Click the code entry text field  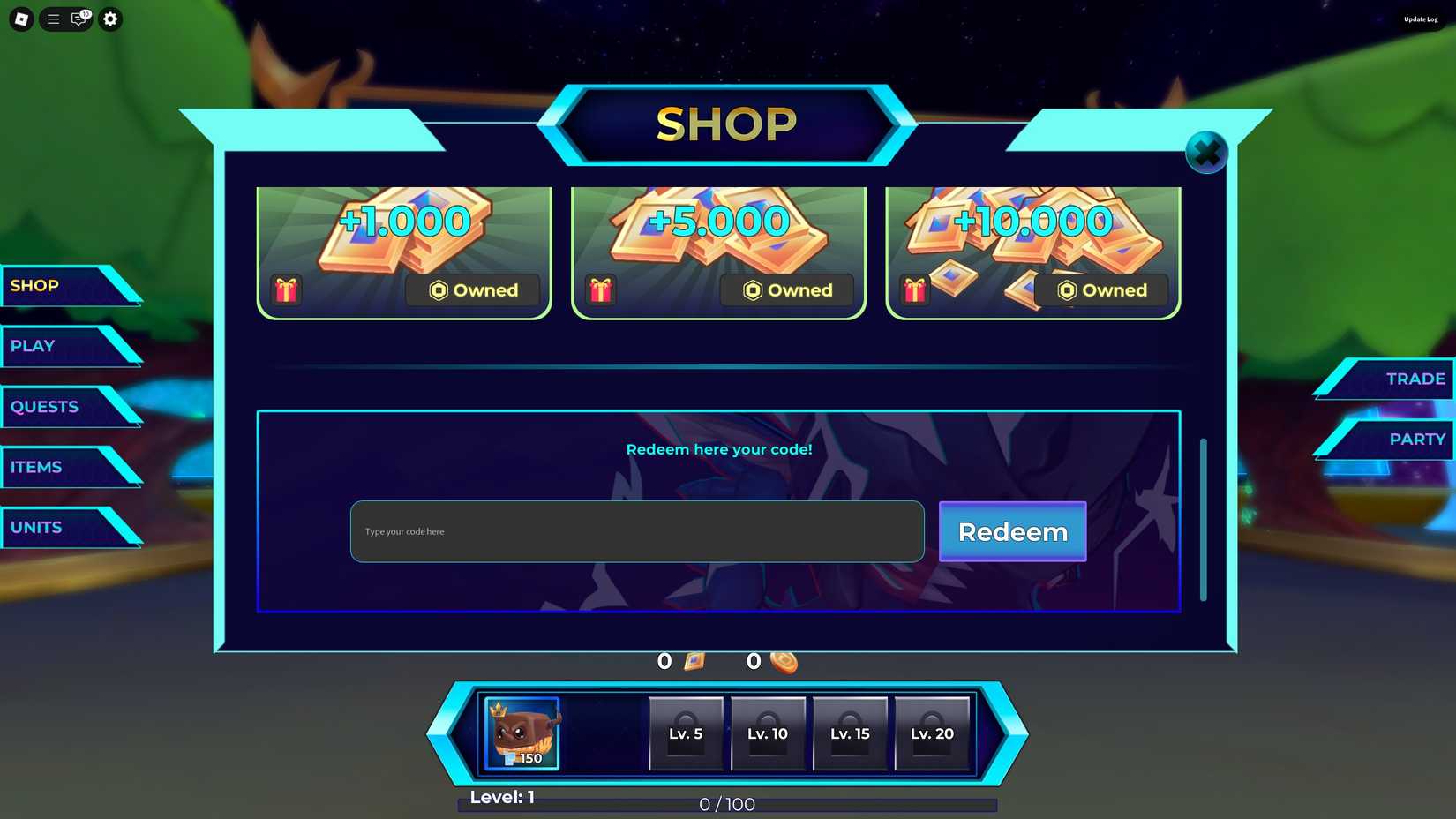click(x=636, y=531)
